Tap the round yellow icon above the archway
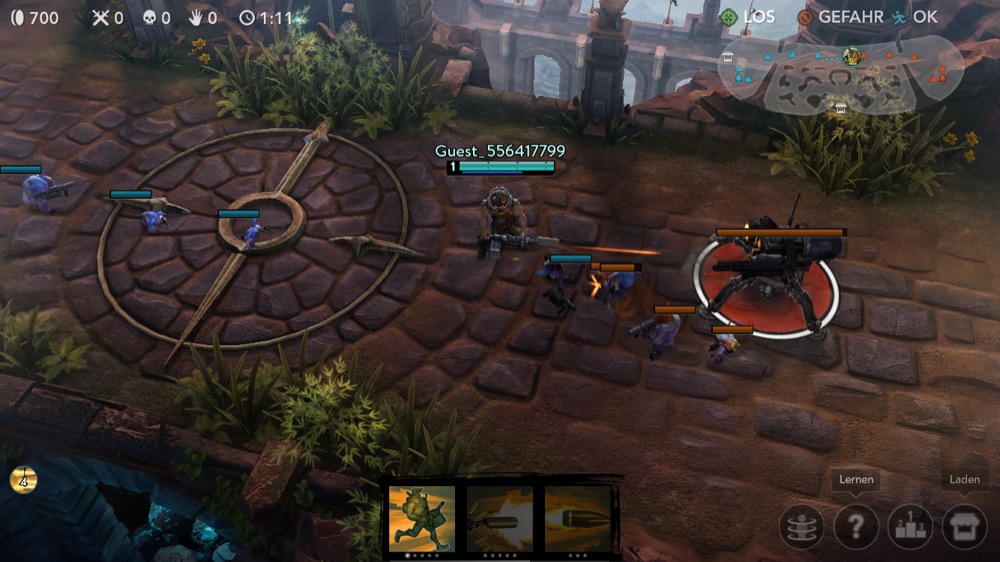Image resolution: width=1000 pixels, height=562 pixels. click(x=24, y=479)
